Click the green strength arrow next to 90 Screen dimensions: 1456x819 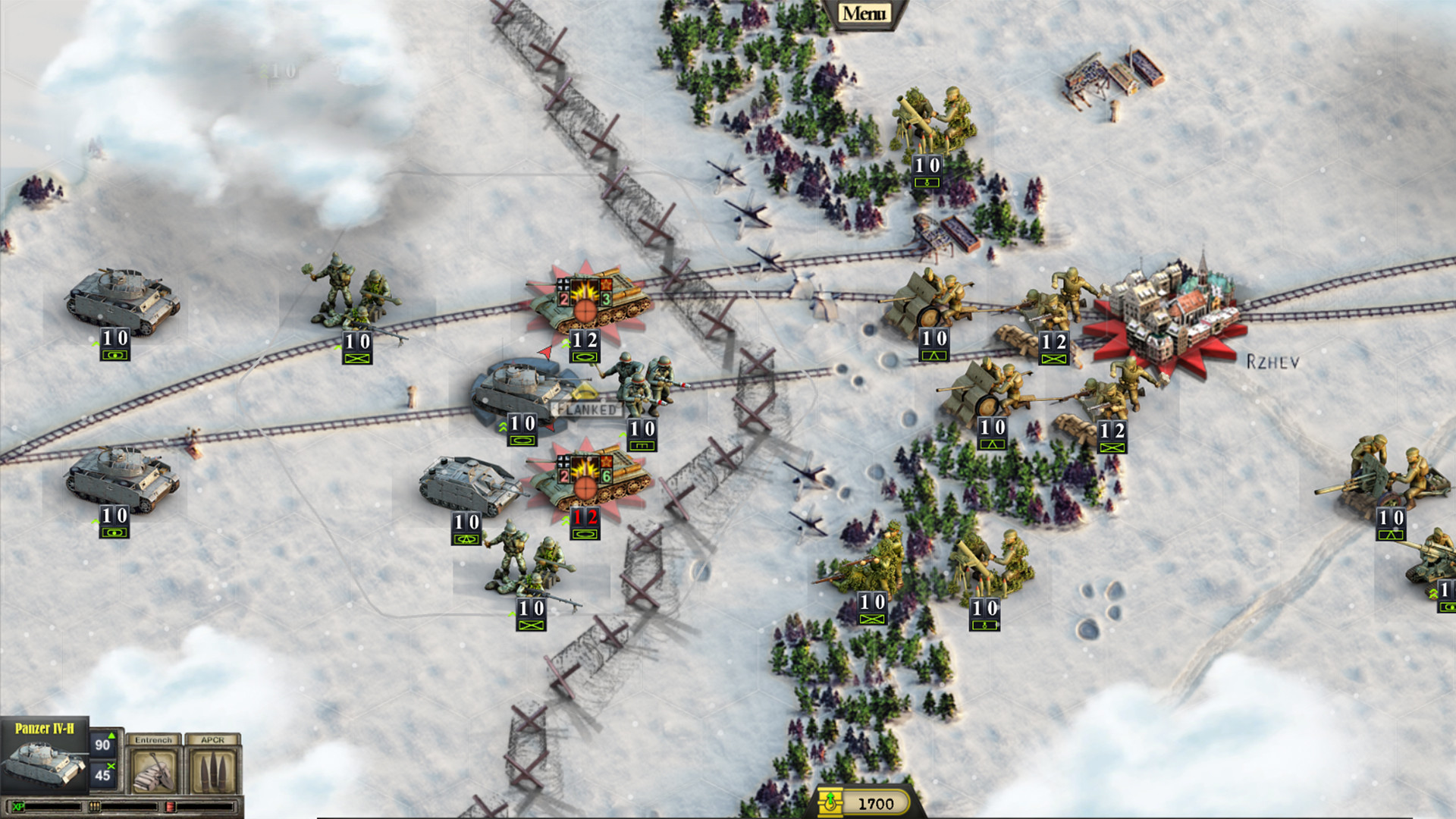[111, 737]
